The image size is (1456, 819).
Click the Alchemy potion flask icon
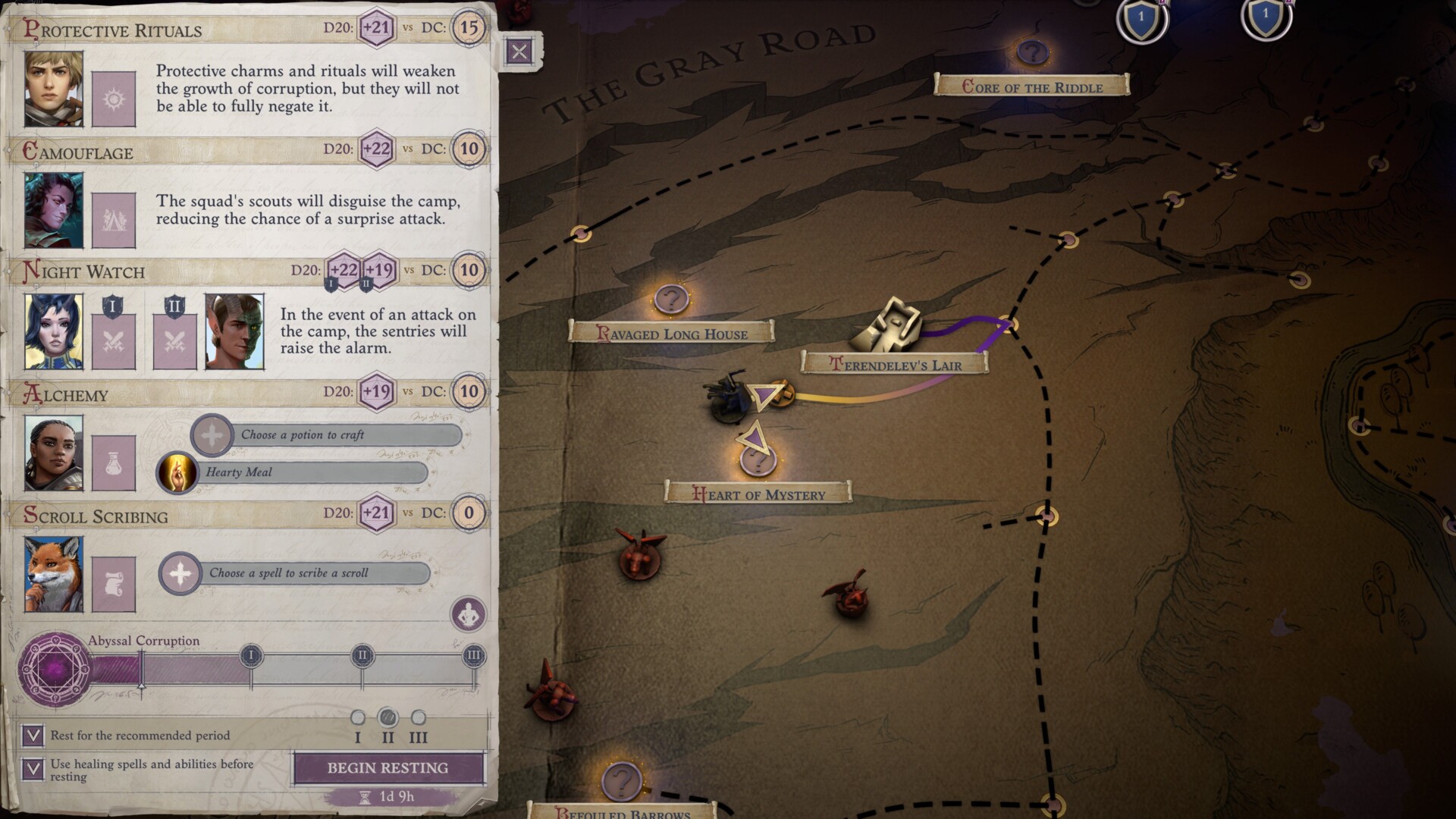[114, 463]
